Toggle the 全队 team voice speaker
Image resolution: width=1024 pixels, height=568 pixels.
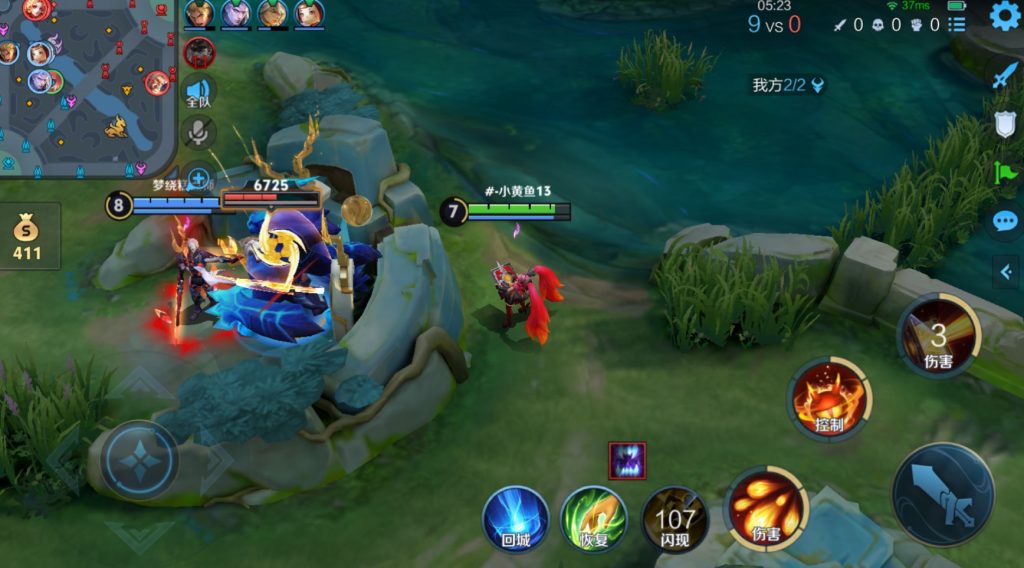[199, 91]
